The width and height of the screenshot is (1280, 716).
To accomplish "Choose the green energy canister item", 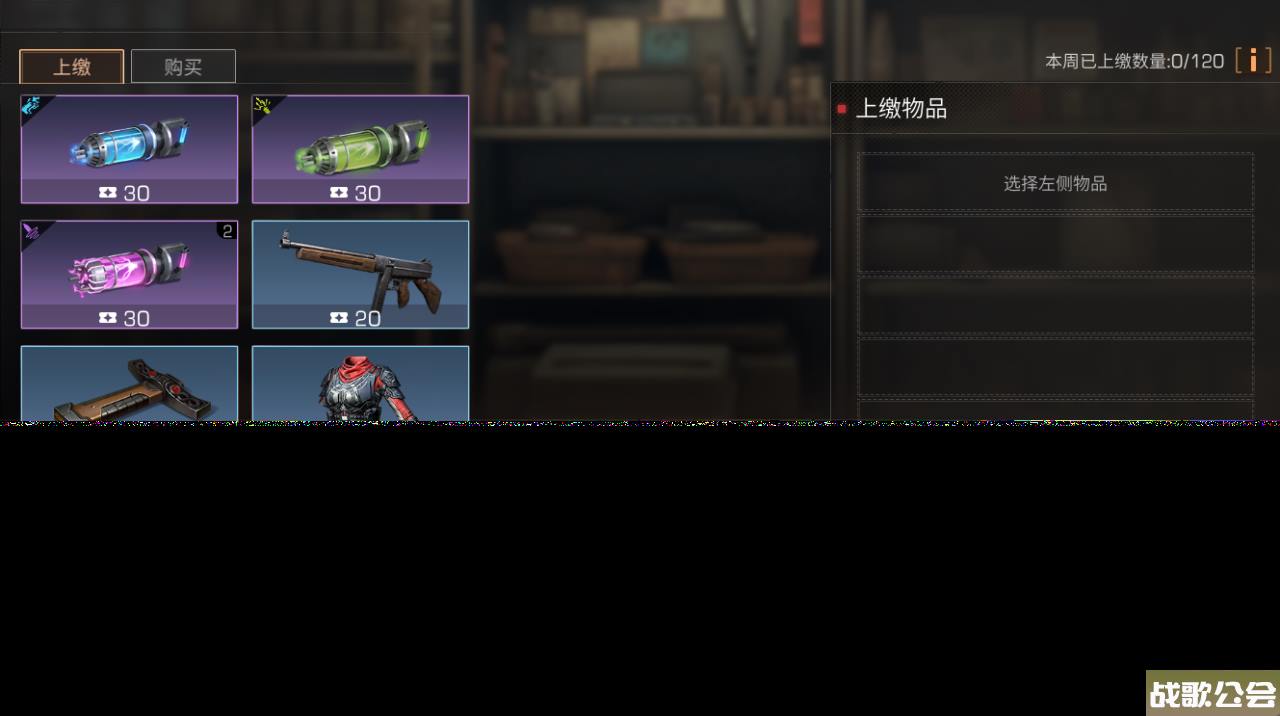I will click(x=360, y=149).
